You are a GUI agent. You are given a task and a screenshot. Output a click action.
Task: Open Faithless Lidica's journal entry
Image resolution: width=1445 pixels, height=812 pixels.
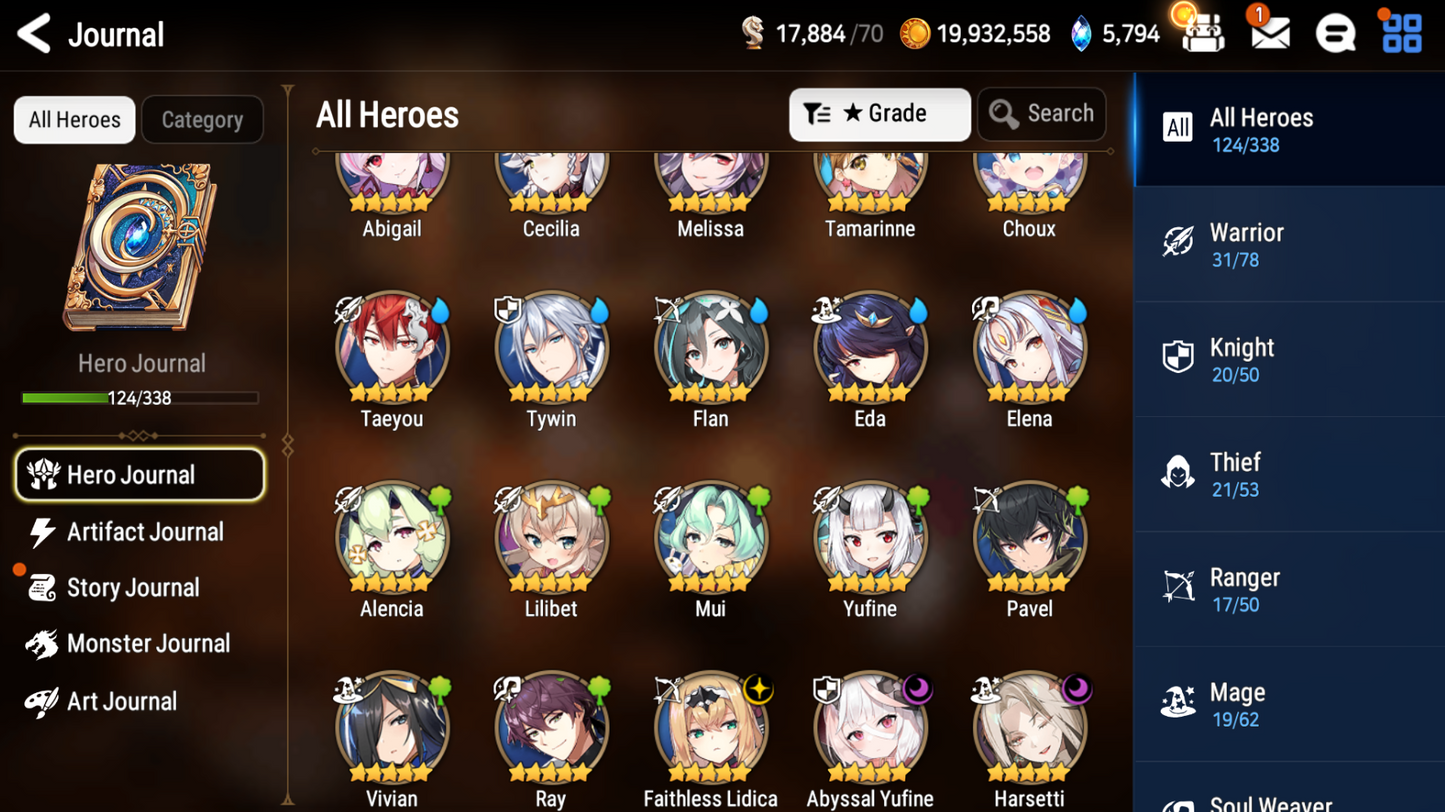710,728
